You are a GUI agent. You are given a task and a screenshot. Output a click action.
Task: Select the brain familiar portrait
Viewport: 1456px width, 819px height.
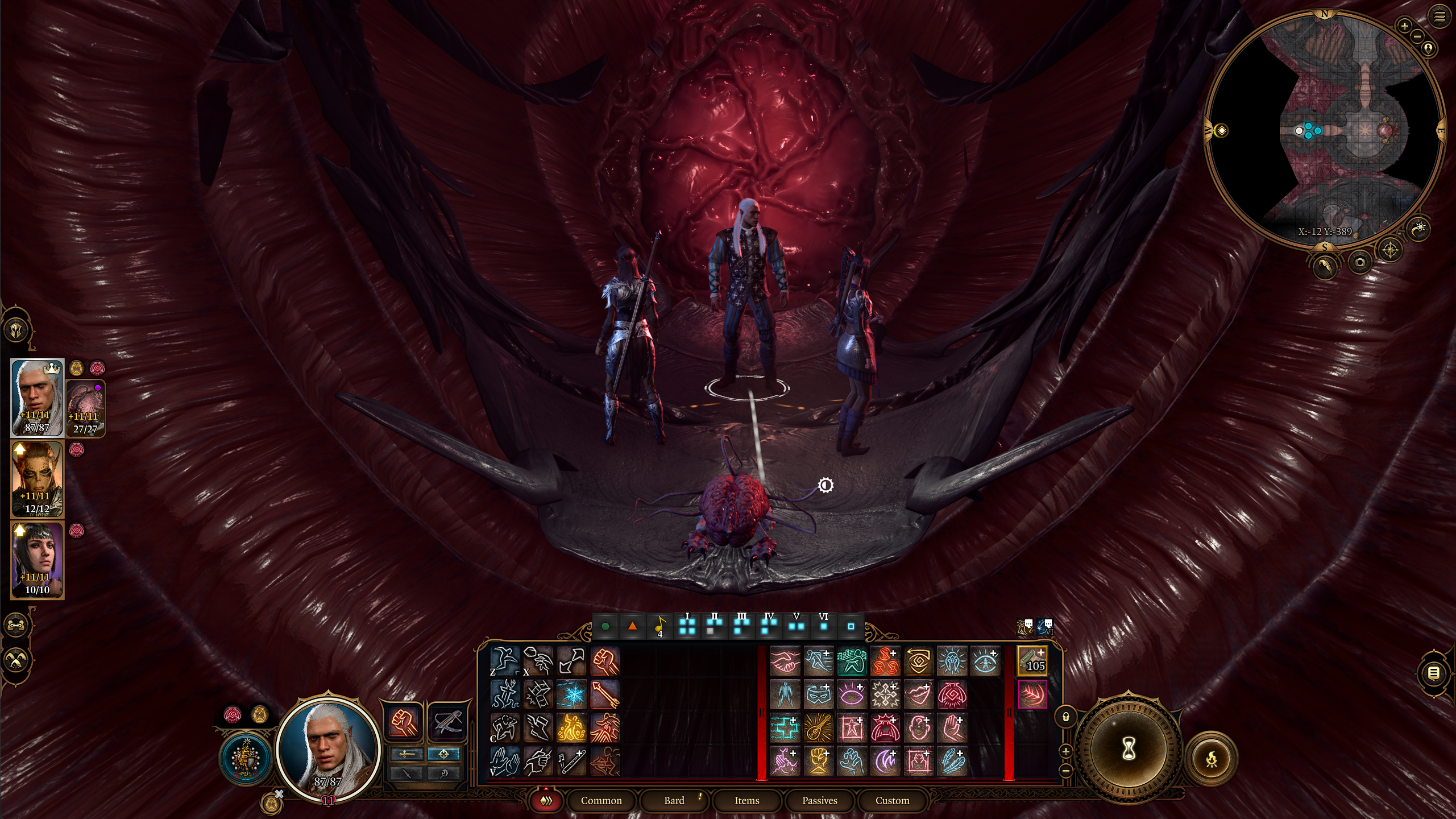[85, 408]
